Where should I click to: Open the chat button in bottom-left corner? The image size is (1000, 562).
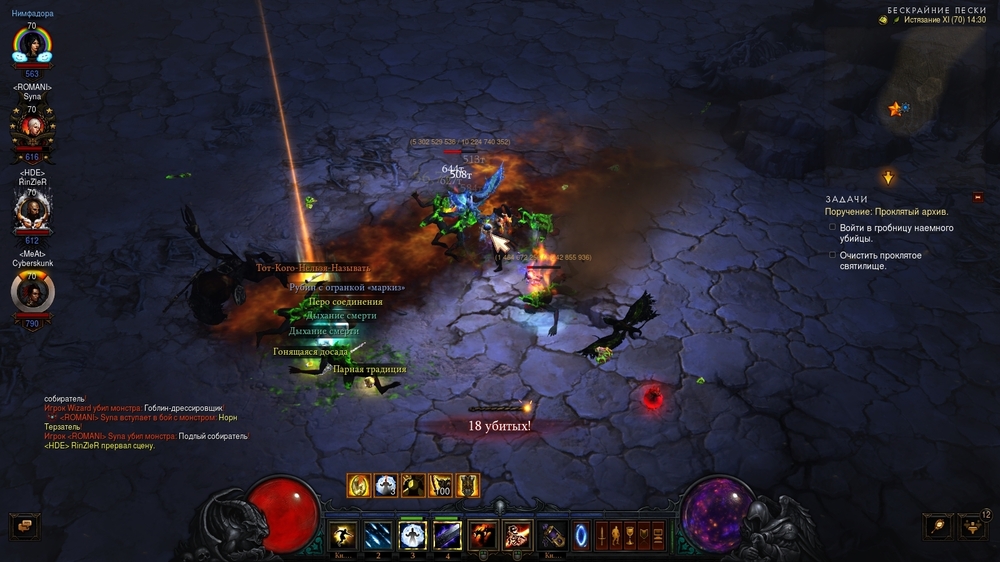pos(23,525)
